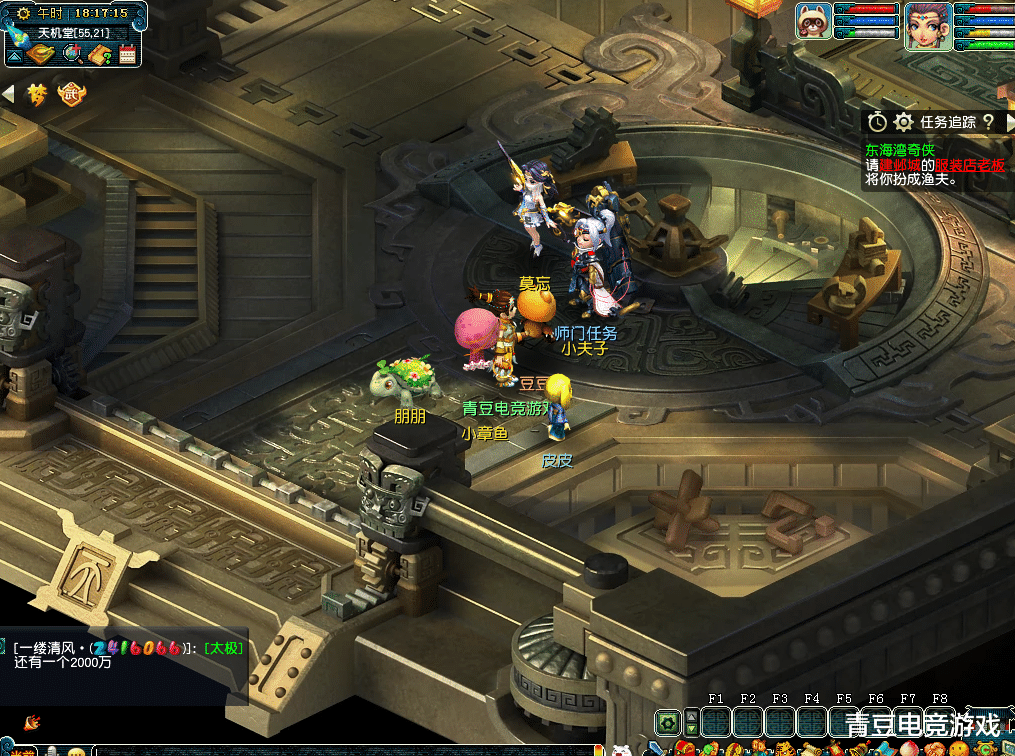The width and height of the screenshot is (1015, 756).
Task: Follow the 建邺城 quest link
Action: click(900, 165)
